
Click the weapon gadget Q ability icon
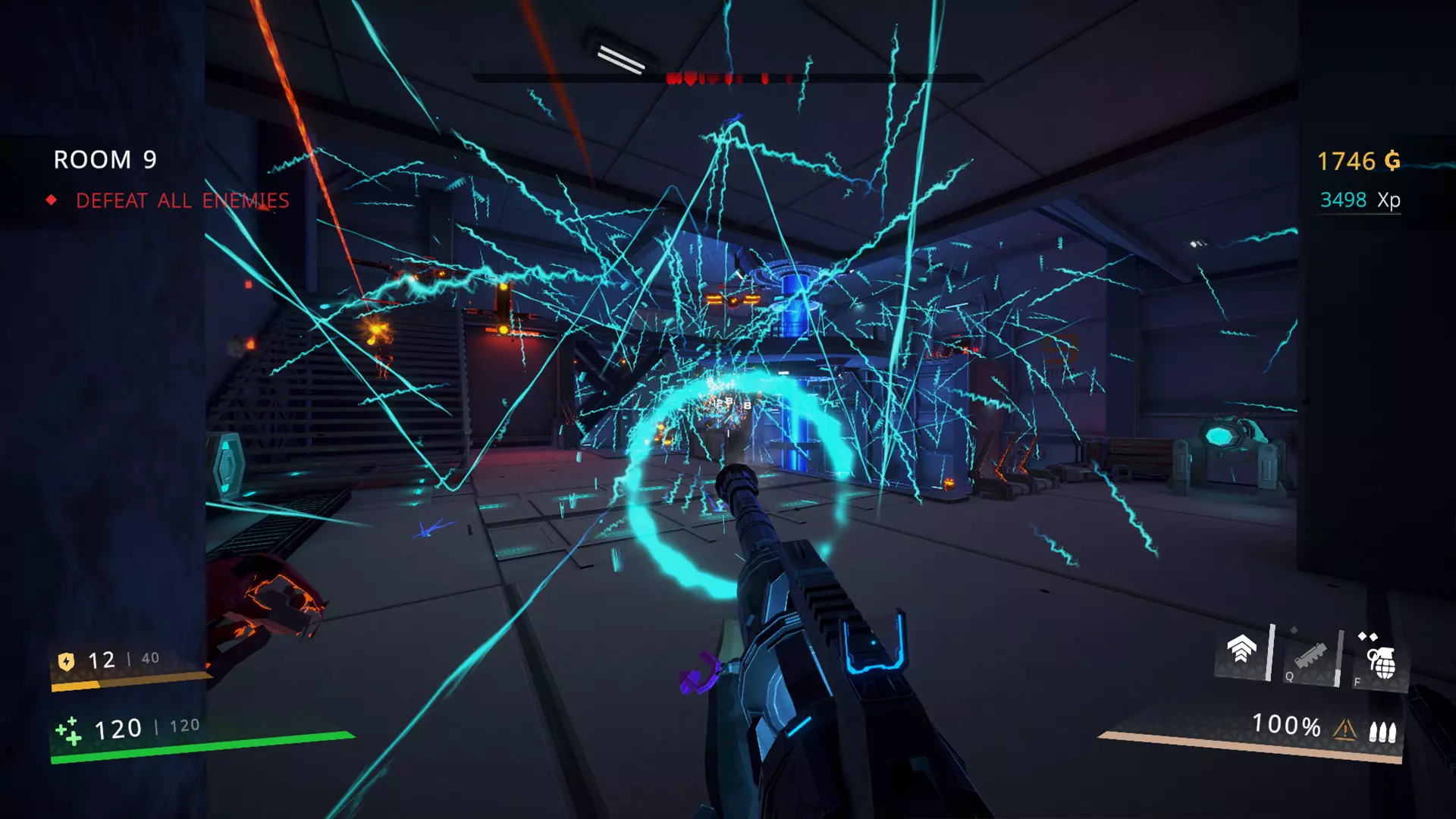1310,657
